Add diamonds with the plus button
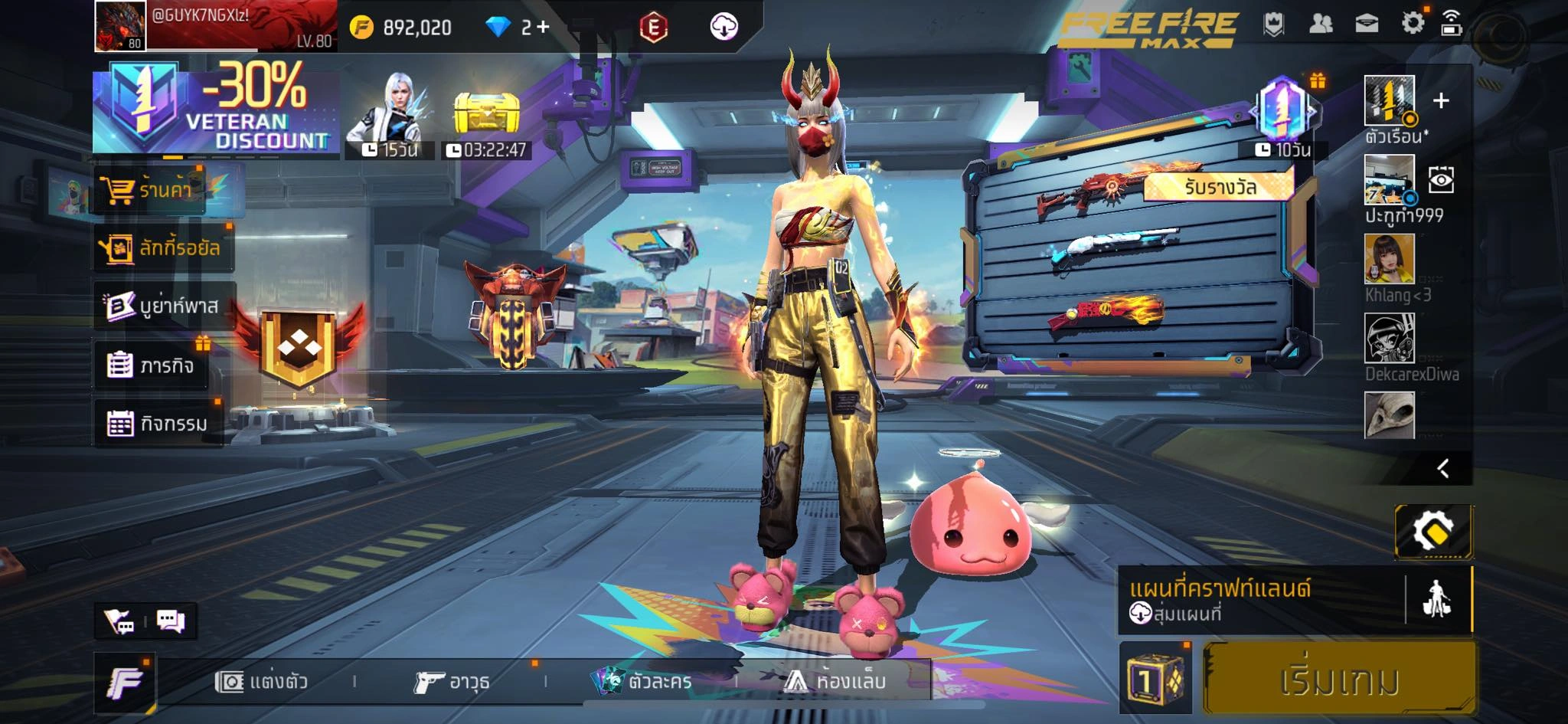Viewport: 1568px width, 724px height. click(543, 28)
